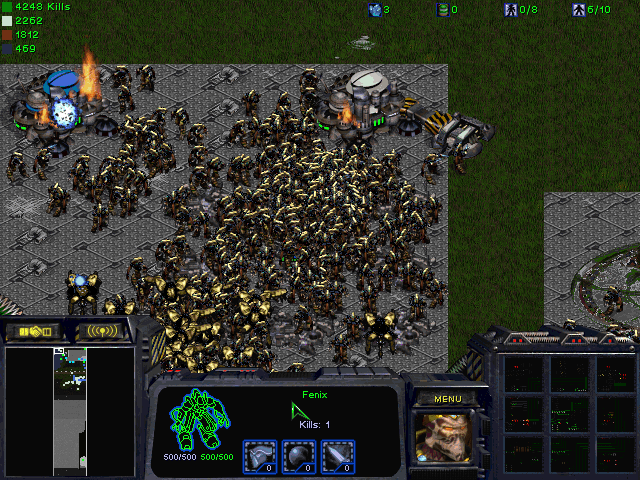Open the messaging button with the signal icon
This screenshot has height=480, width=640.
click(102, 331)
